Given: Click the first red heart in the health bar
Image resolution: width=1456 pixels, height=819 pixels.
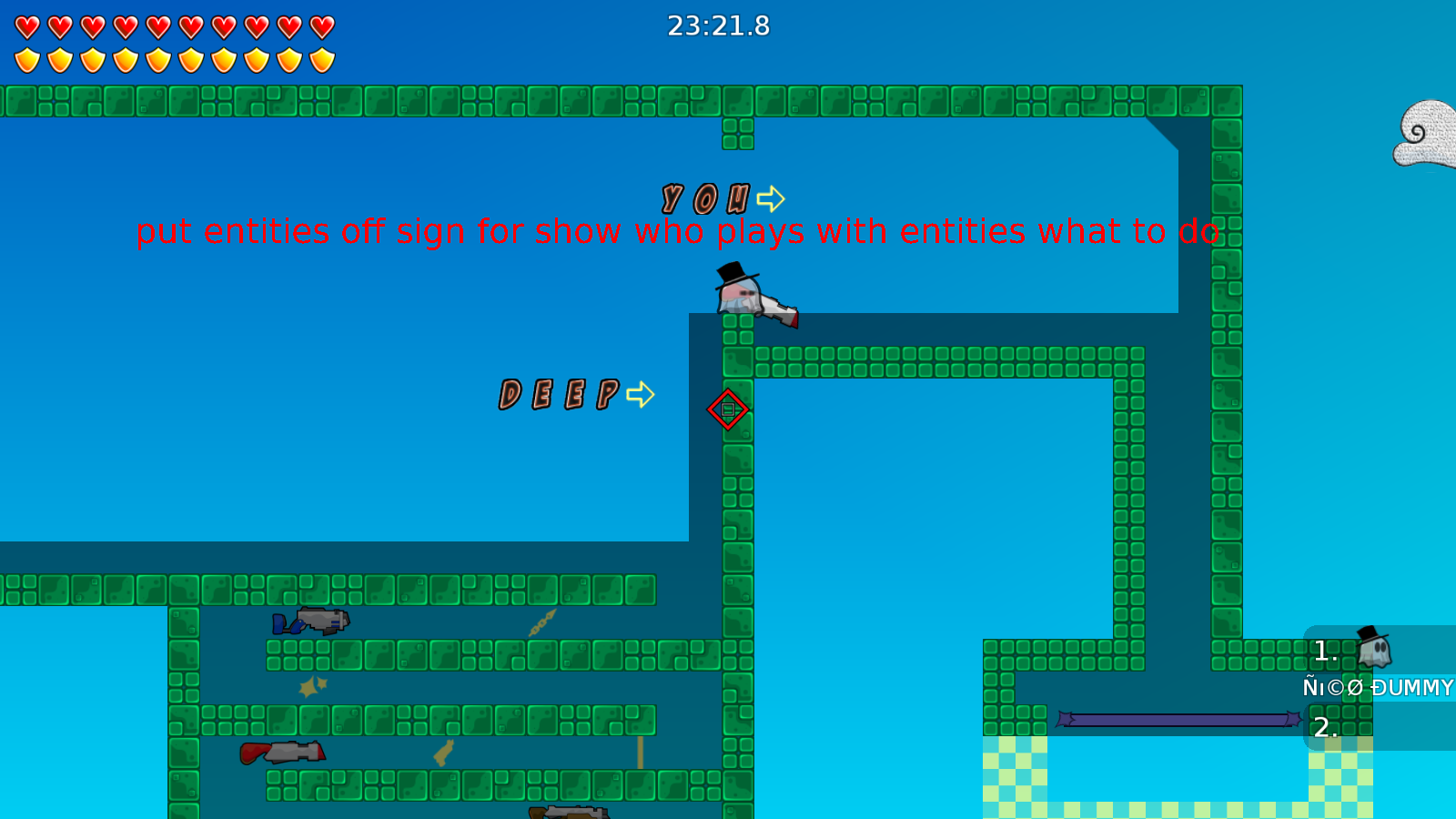Looking at the screenshot, I should click(x=26, y=25).
